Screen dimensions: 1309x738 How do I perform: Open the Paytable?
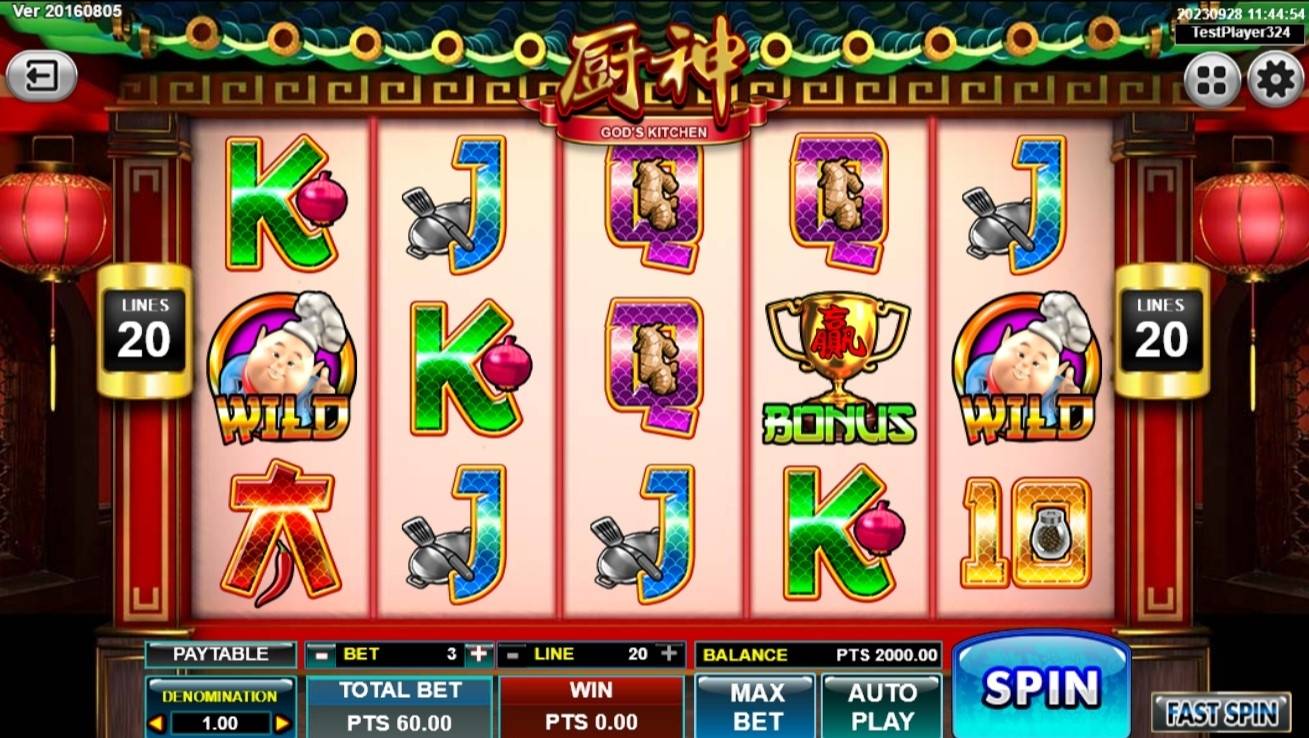[x=221, y=654]
